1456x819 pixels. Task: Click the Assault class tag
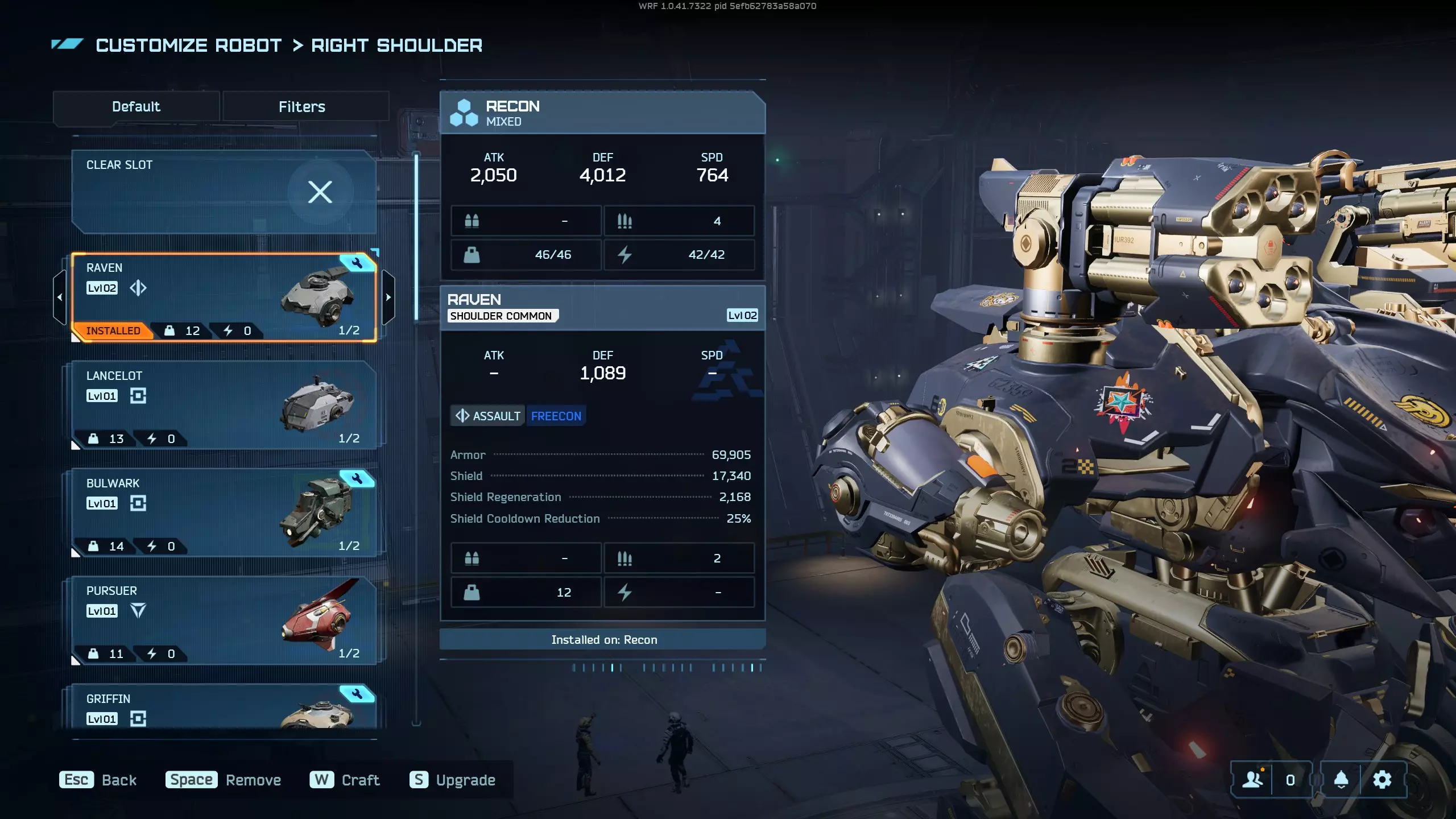[x=488, y=416]
